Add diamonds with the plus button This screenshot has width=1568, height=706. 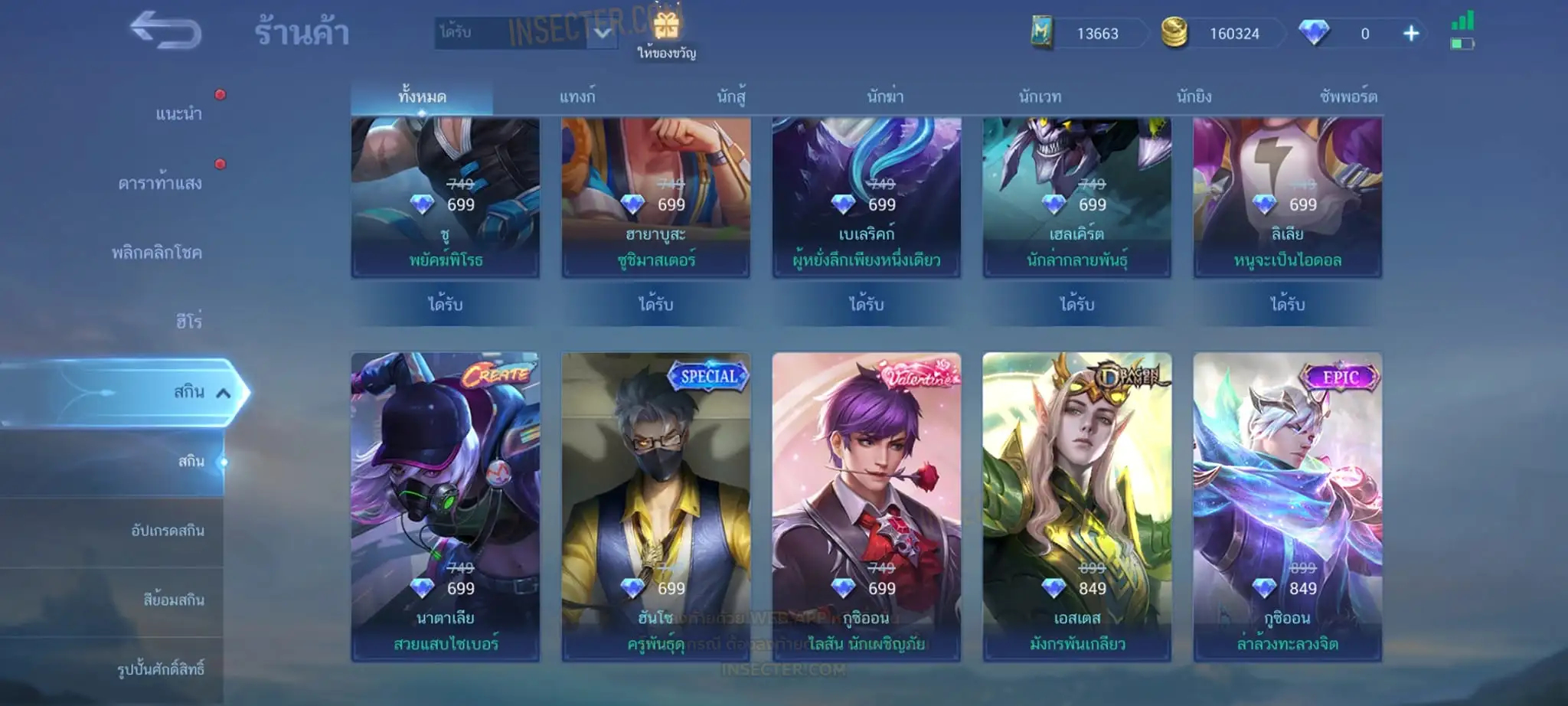click(1411, 34)
